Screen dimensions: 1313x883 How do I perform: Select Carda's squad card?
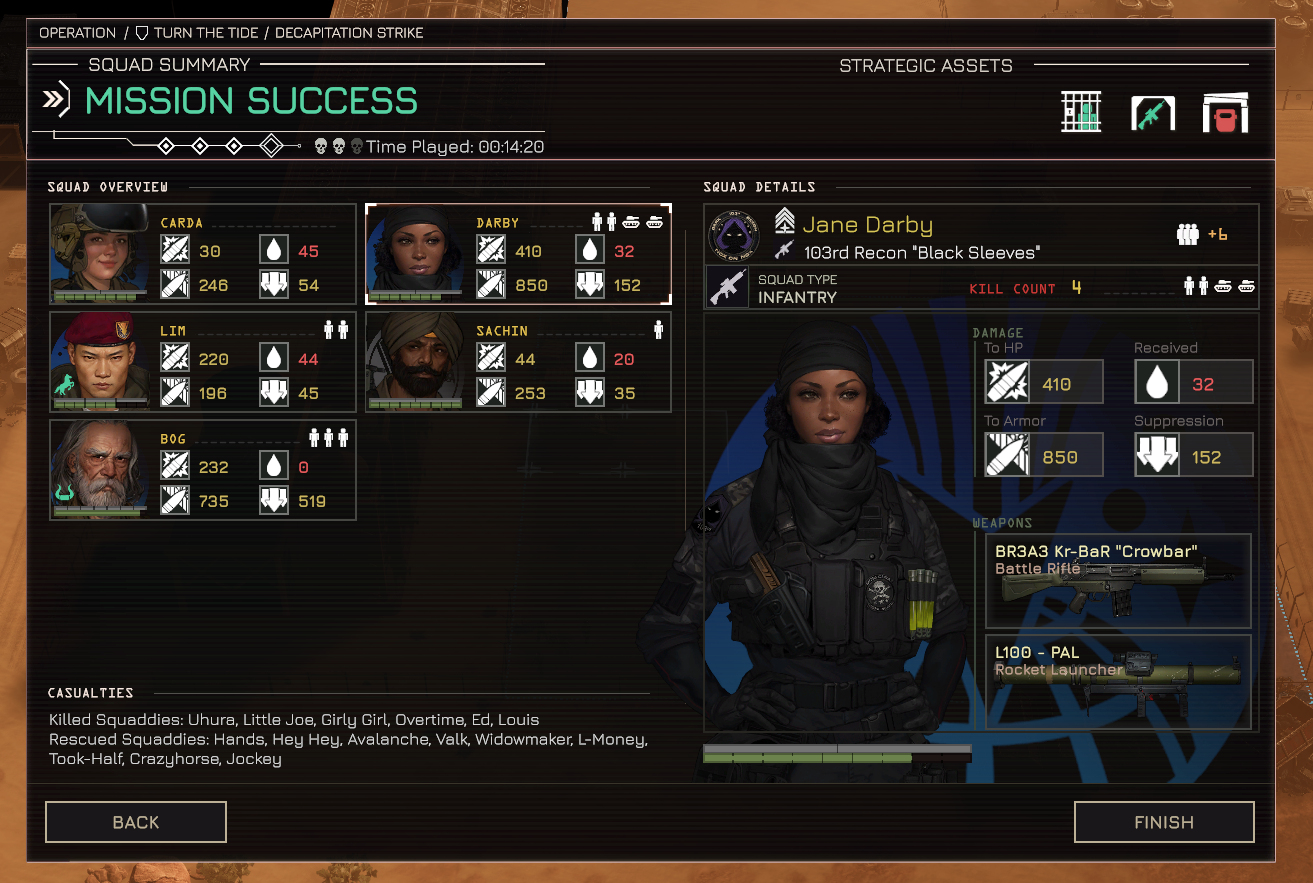point(203,254)
